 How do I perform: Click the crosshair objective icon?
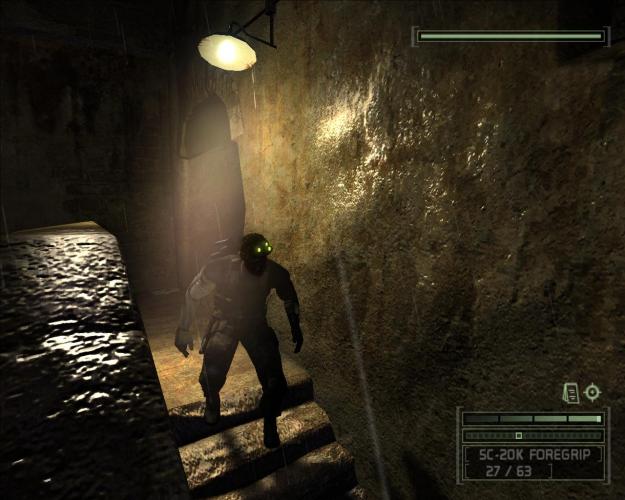(x=592, y=392)
